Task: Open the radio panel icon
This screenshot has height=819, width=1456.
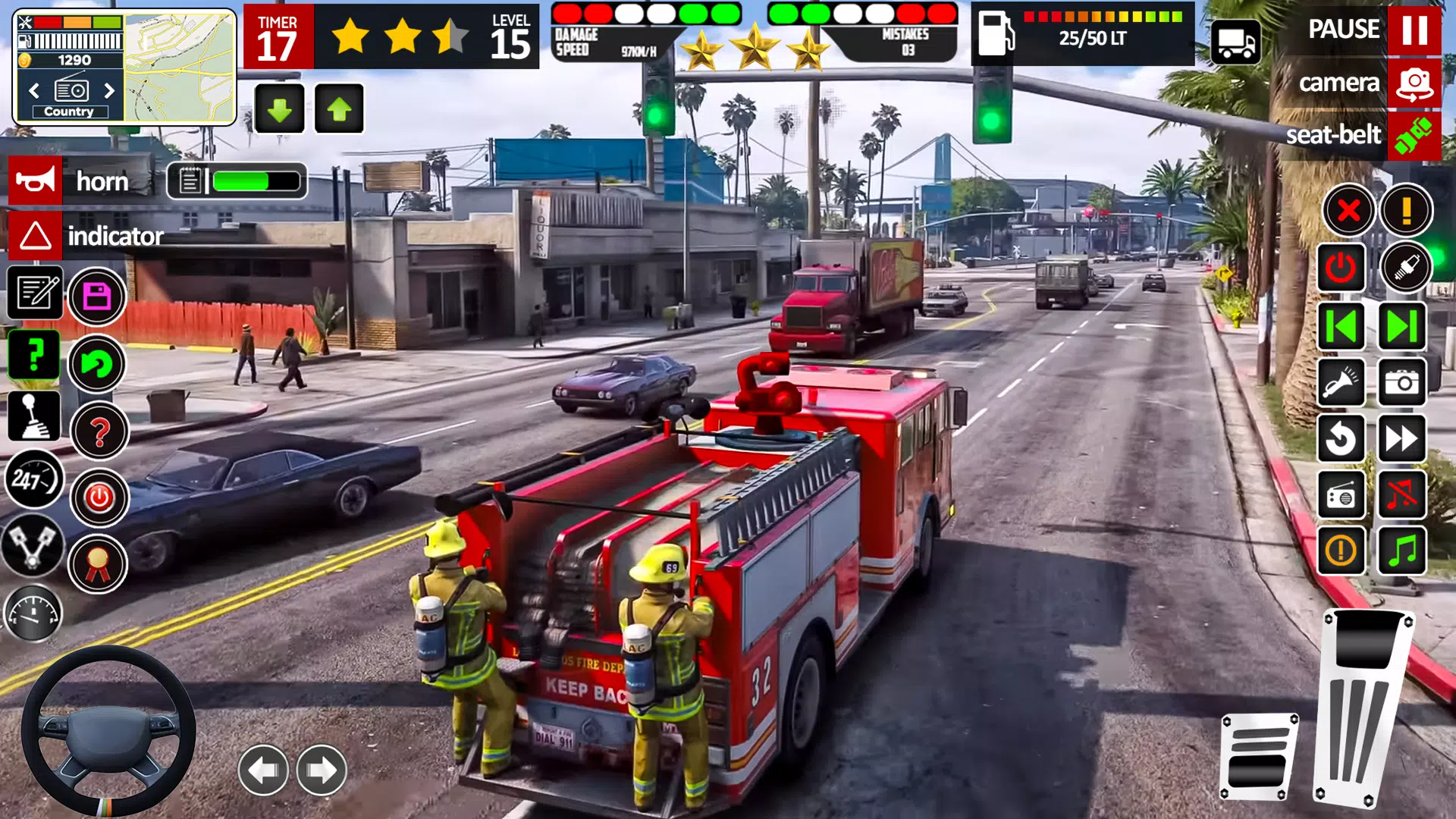Action: point(1341,495)
